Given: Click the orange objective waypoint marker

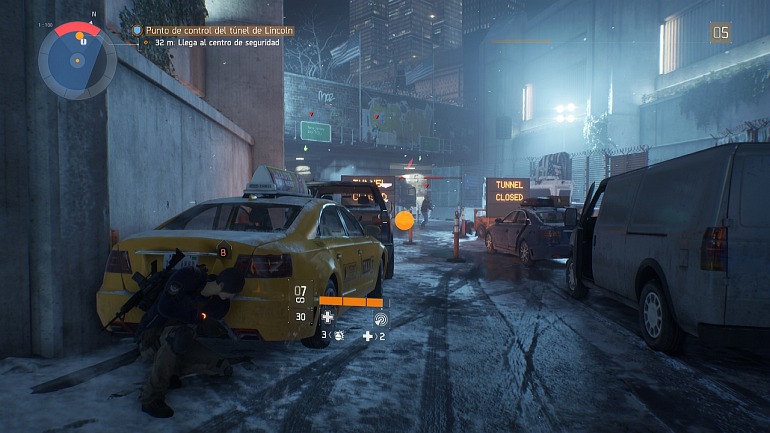Looking at the screenshot, I should click(x=404, y=221).
